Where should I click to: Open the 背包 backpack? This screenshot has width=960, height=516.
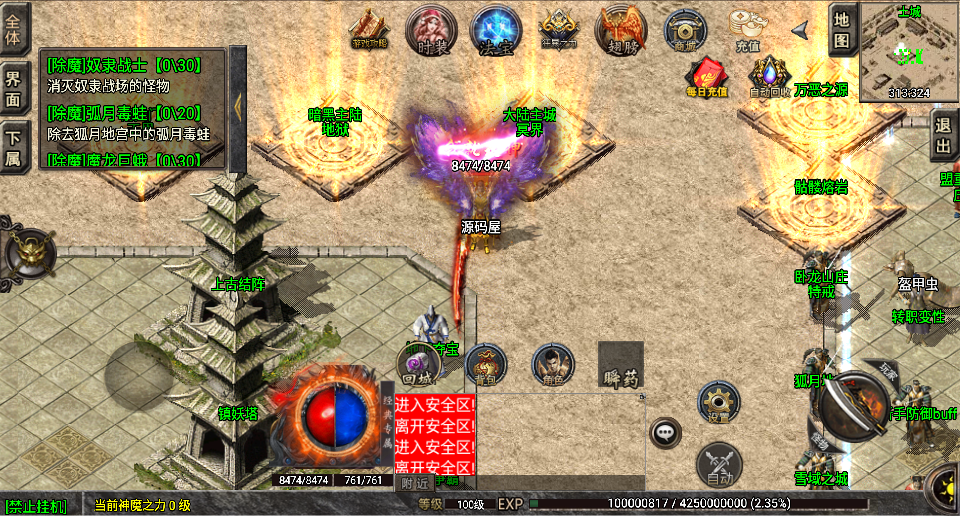(x=486, y=365)
